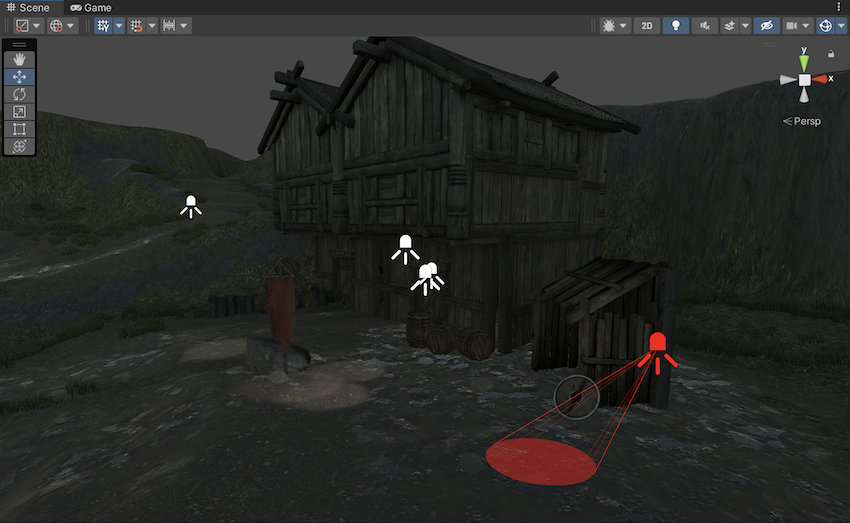This screenshot has width=850, height=523.
Task: Open the pivot/center handle position dropdown
Action: 28,26
